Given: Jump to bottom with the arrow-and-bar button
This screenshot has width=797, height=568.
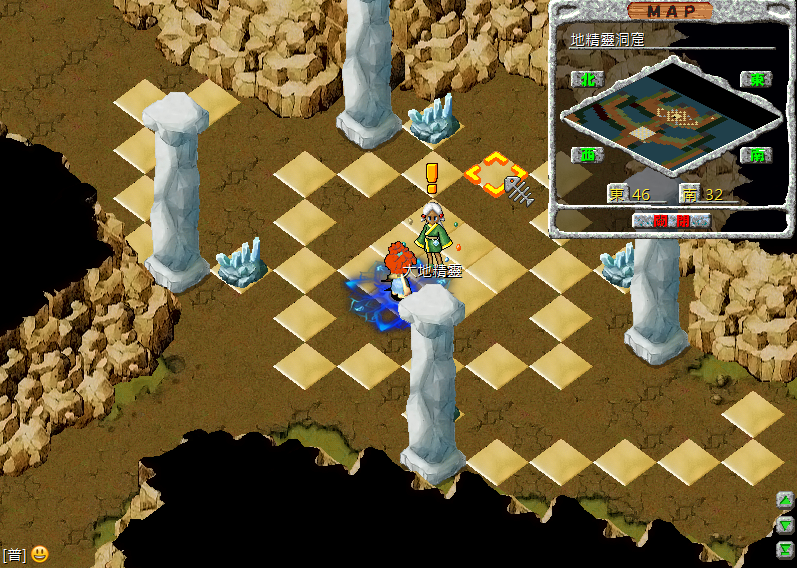Looking at the screenshot, I should [786, 549].
